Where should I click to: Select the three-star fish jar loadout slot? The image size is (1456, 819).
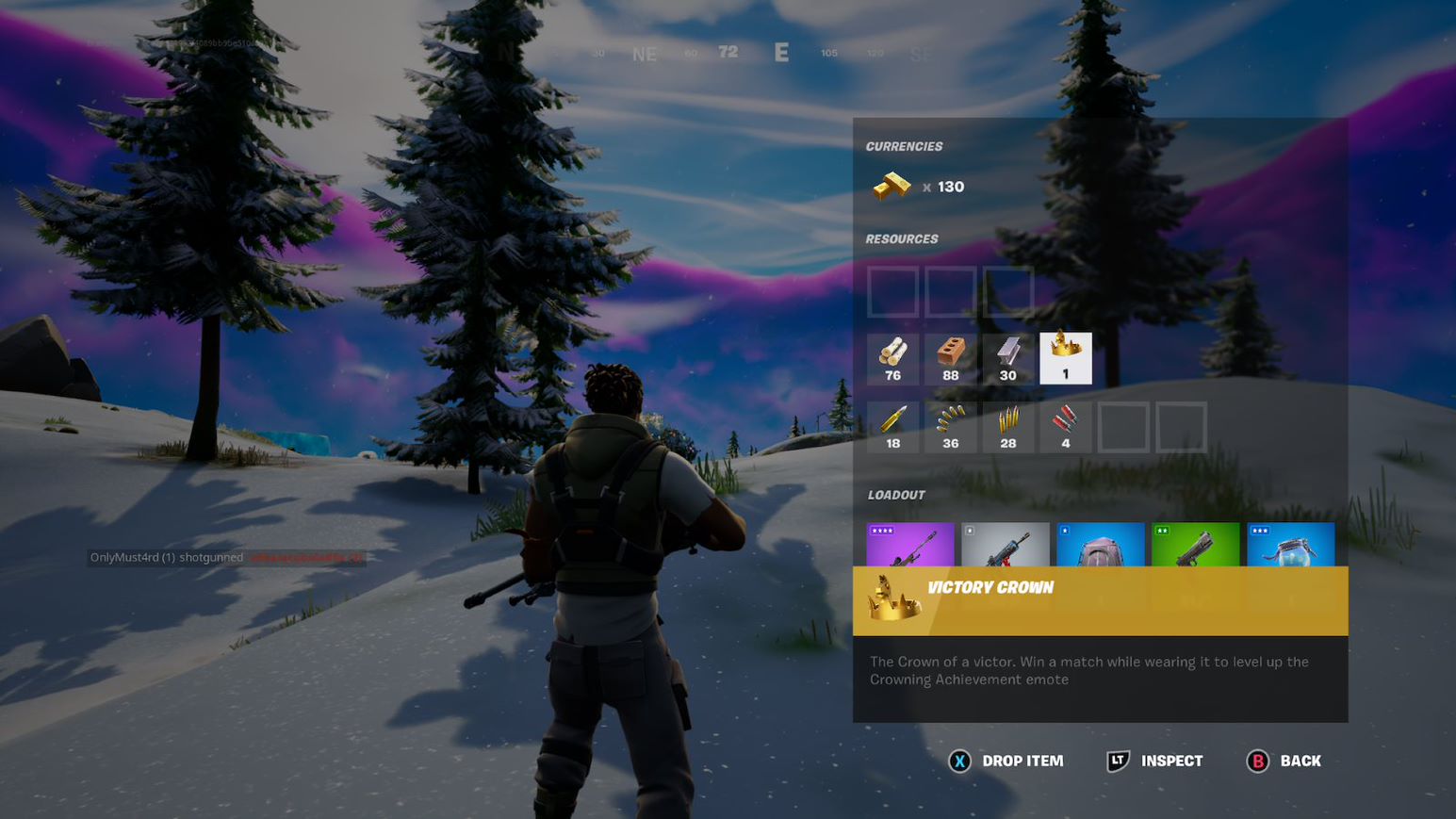[x=1288, y=547]
